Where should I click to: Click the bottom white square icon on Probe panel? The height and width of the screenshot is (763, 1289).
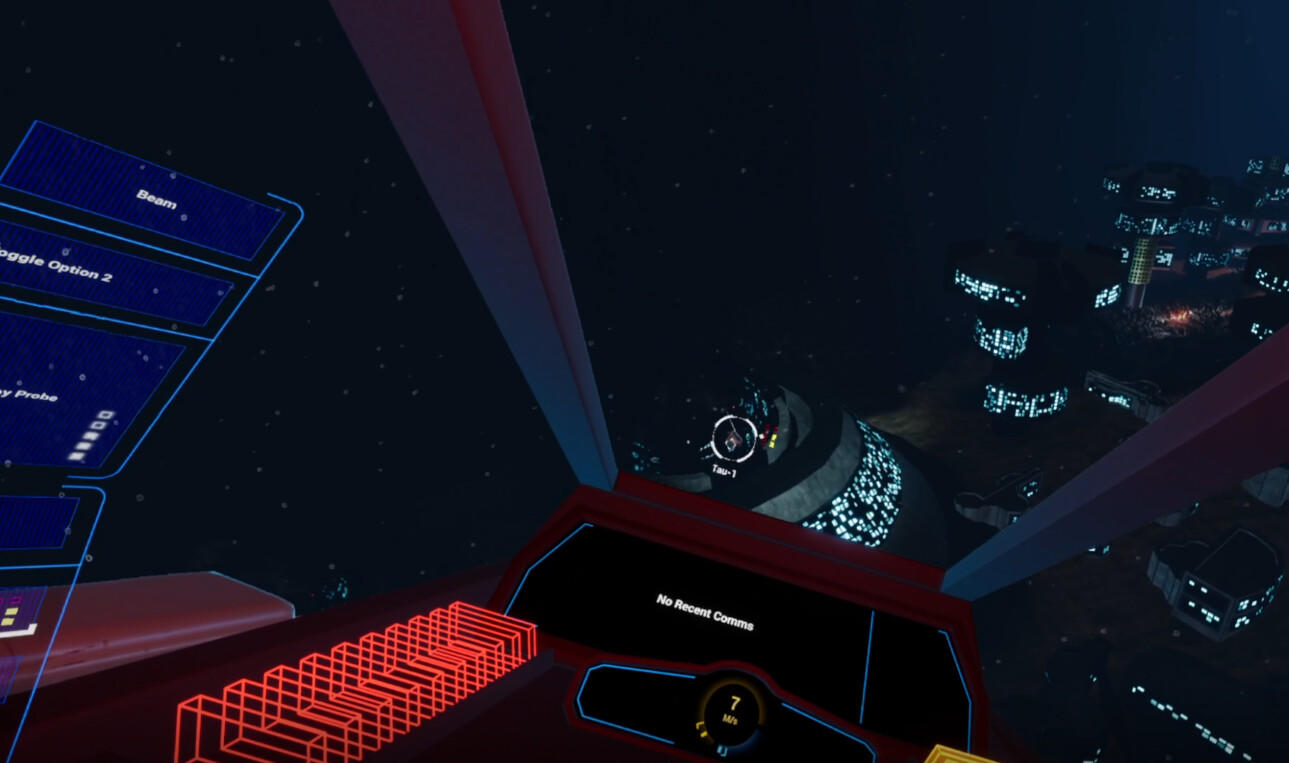(76, 456)
